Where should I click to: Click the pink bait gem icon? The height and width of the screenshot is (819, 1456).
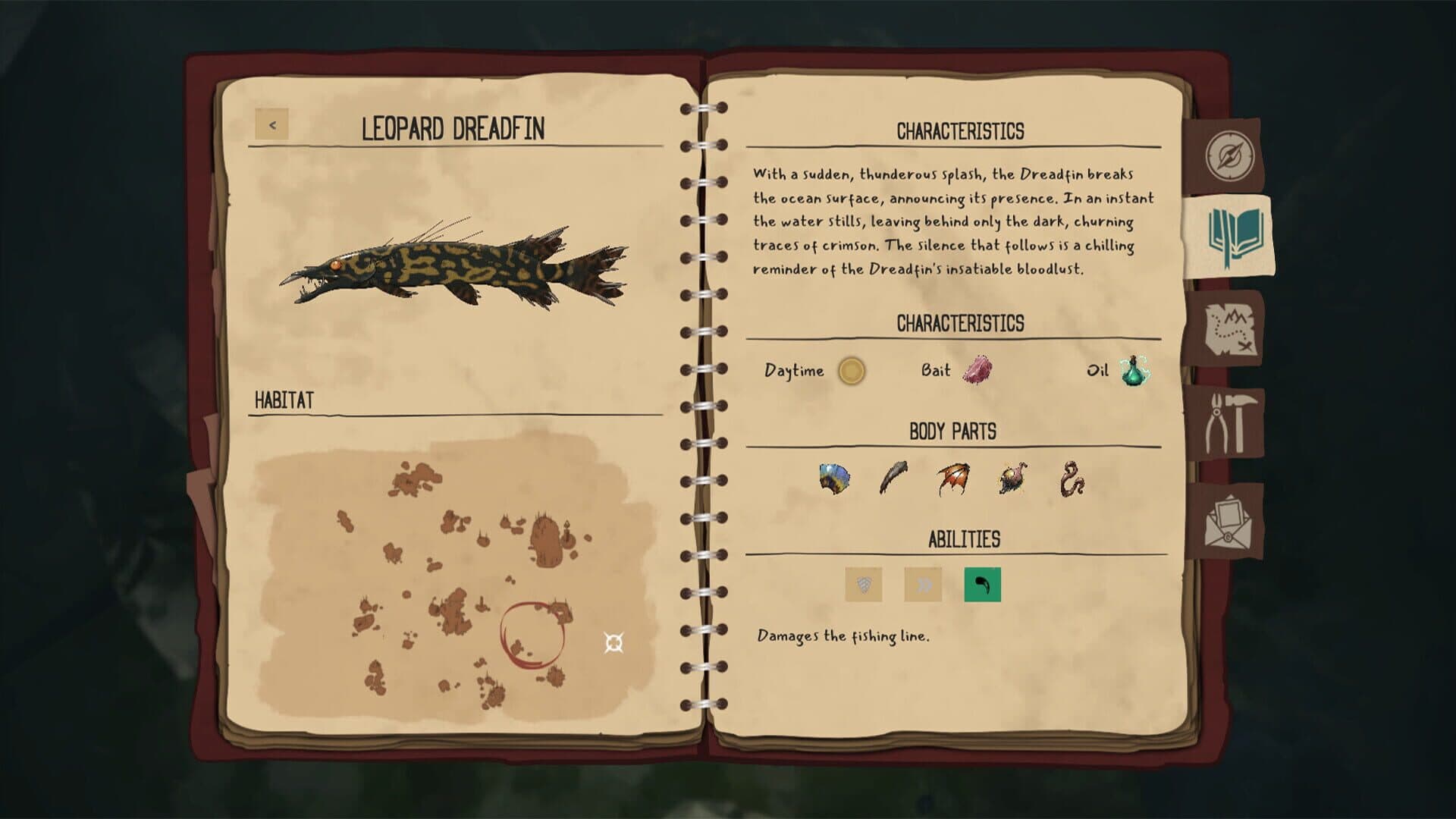pyautogui.click(x=977, y=371)
